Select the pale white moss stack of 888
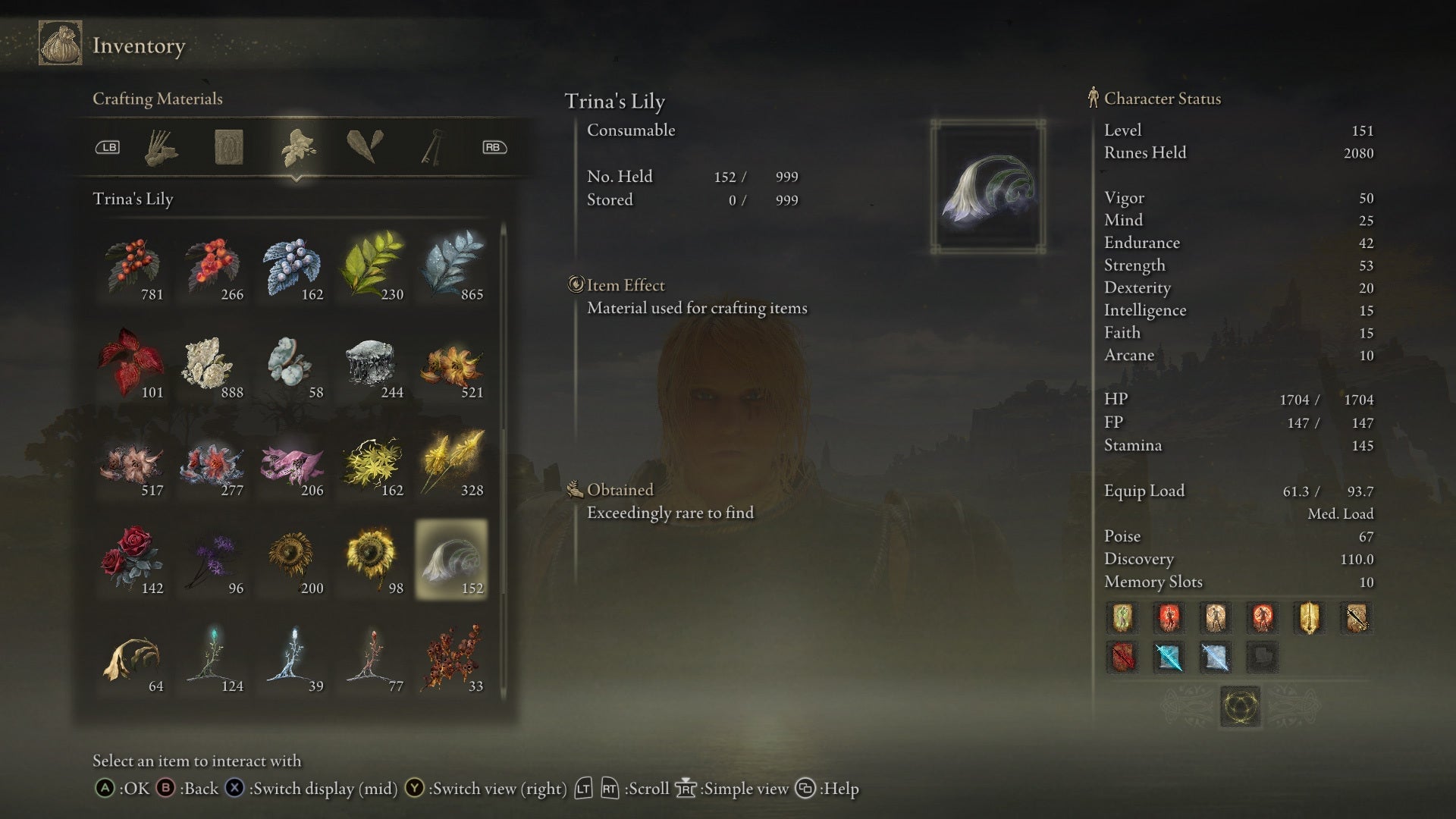 pyautogui.click(x=212, y=365)
